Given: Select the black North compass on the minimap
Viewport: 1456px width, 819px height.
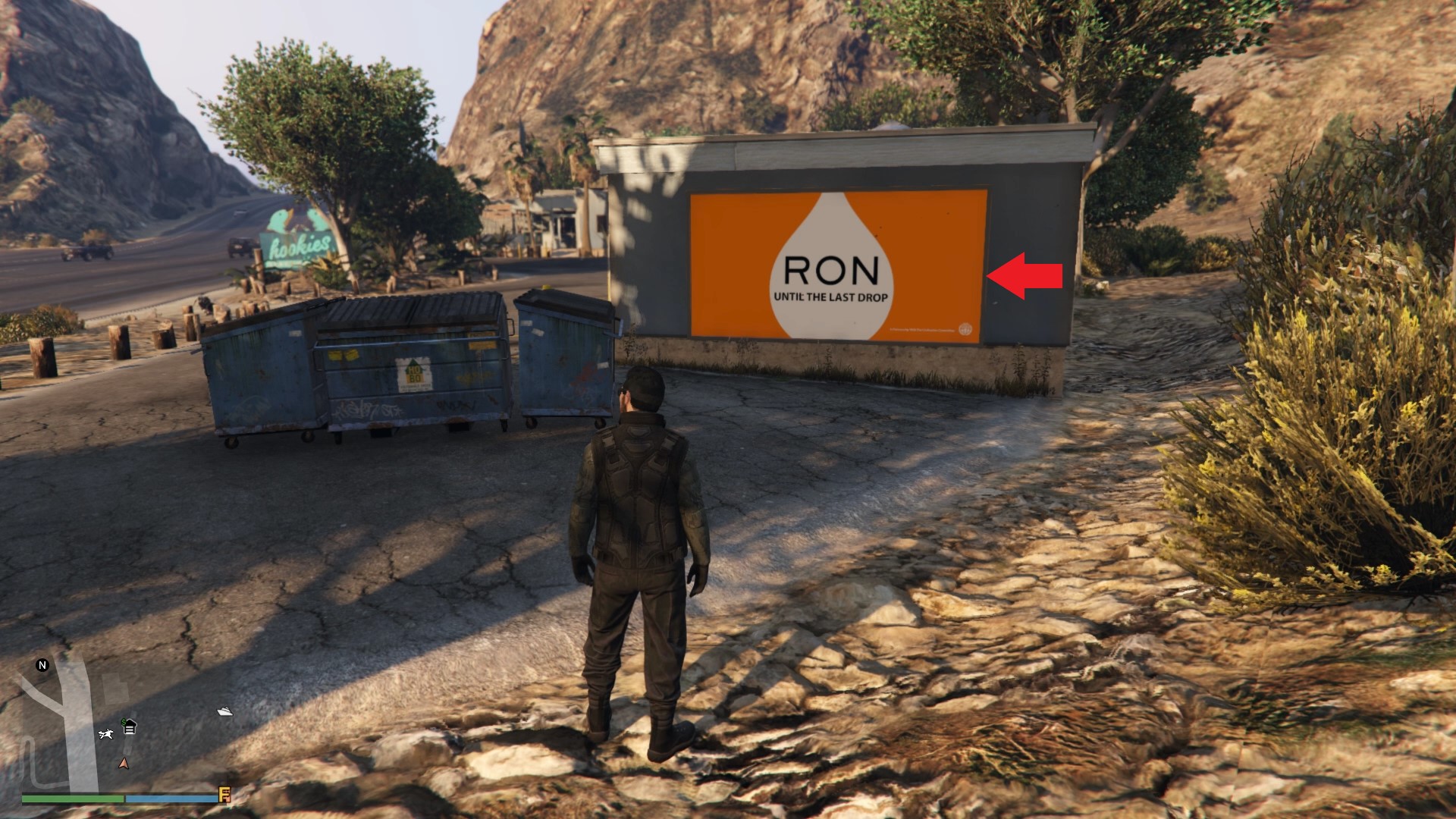Looking at the screenshot, I should click(42, 665).
